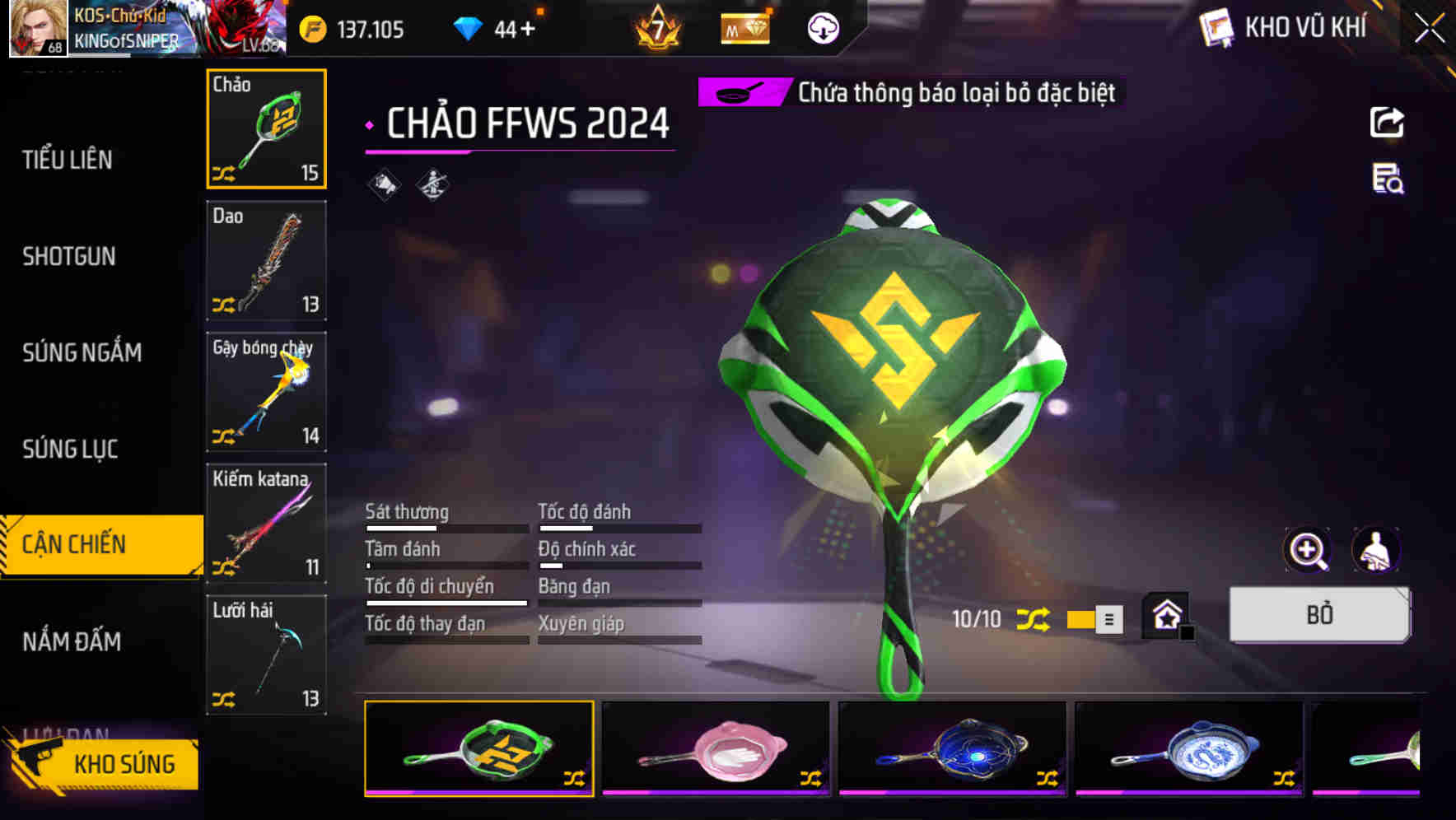Viewport: 1456px width, 820px height.
Task: Toggle character preview display
Action: point(1377,549)
